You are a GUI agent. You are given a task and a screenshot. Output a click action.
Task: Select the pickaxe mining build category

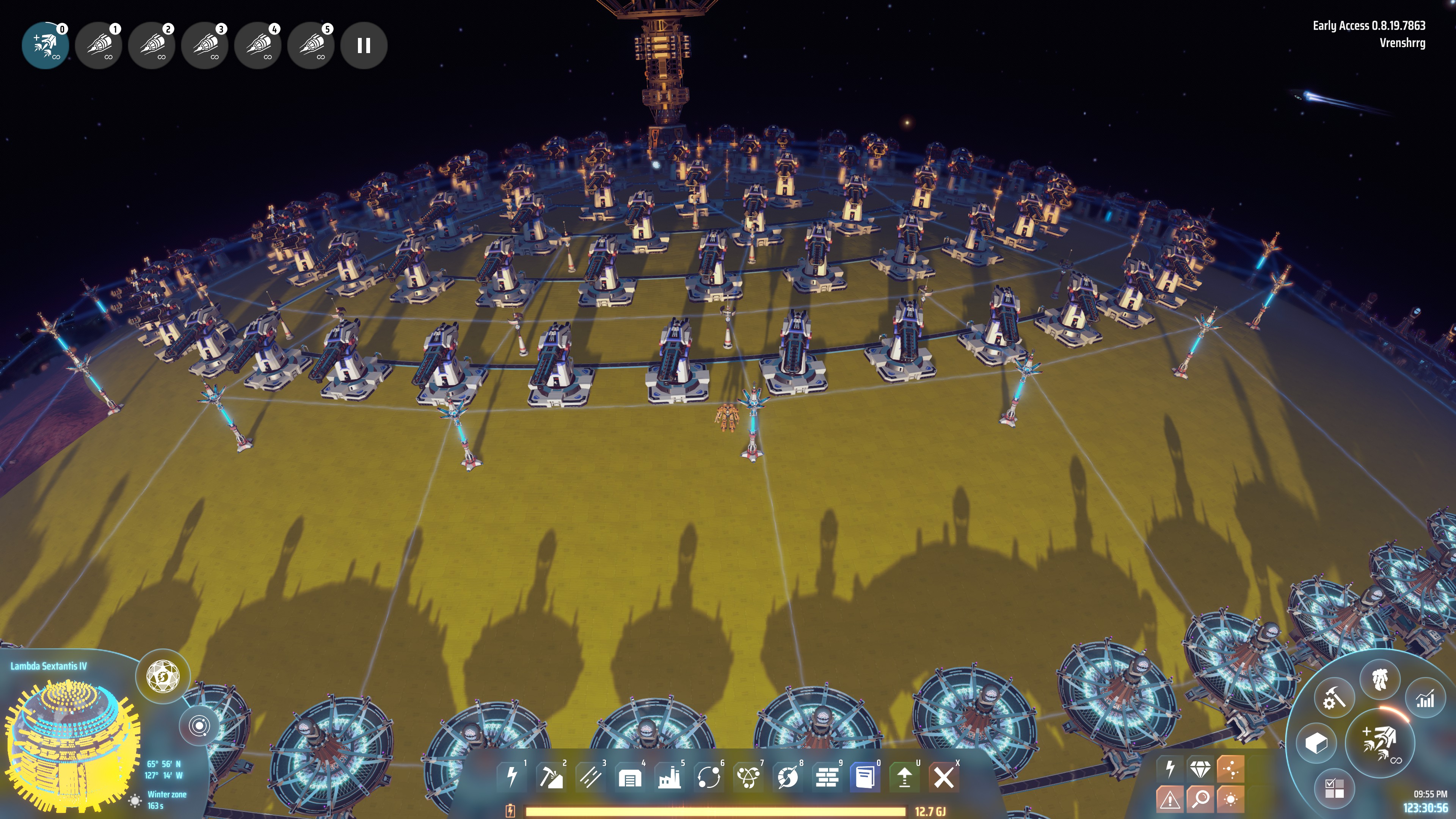[x=551, y=778]
